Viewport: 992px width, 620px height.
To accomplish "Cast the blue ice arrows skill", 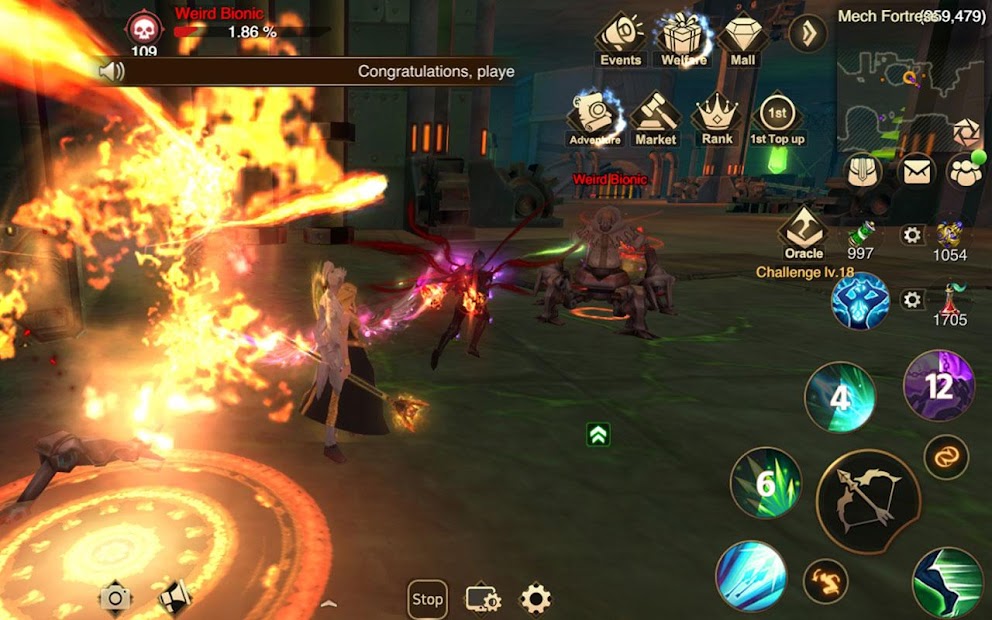I will tap(751, 575).
